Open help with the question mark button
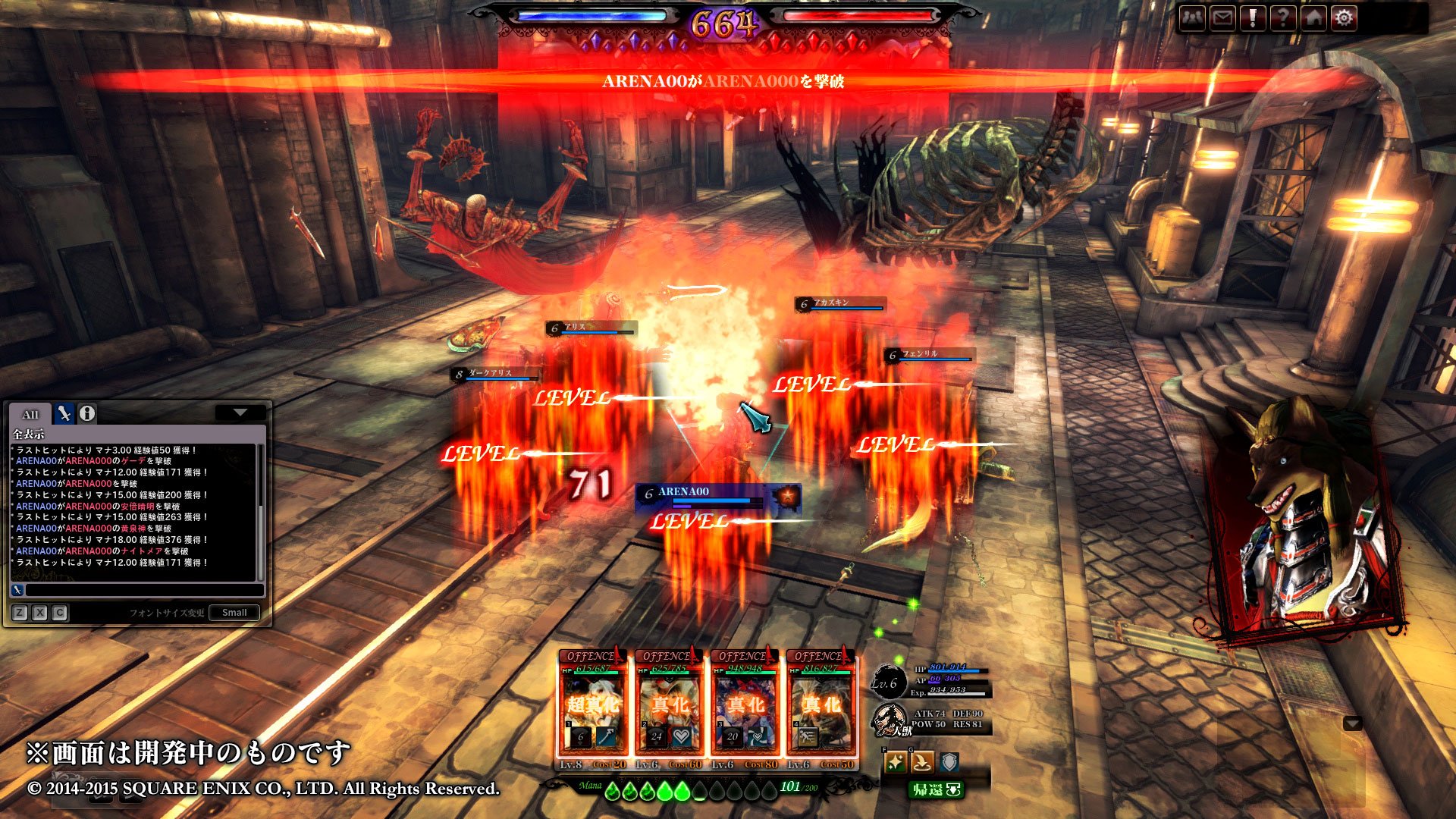Screen dimensions: 1456x819 (x=1283, y=17)
